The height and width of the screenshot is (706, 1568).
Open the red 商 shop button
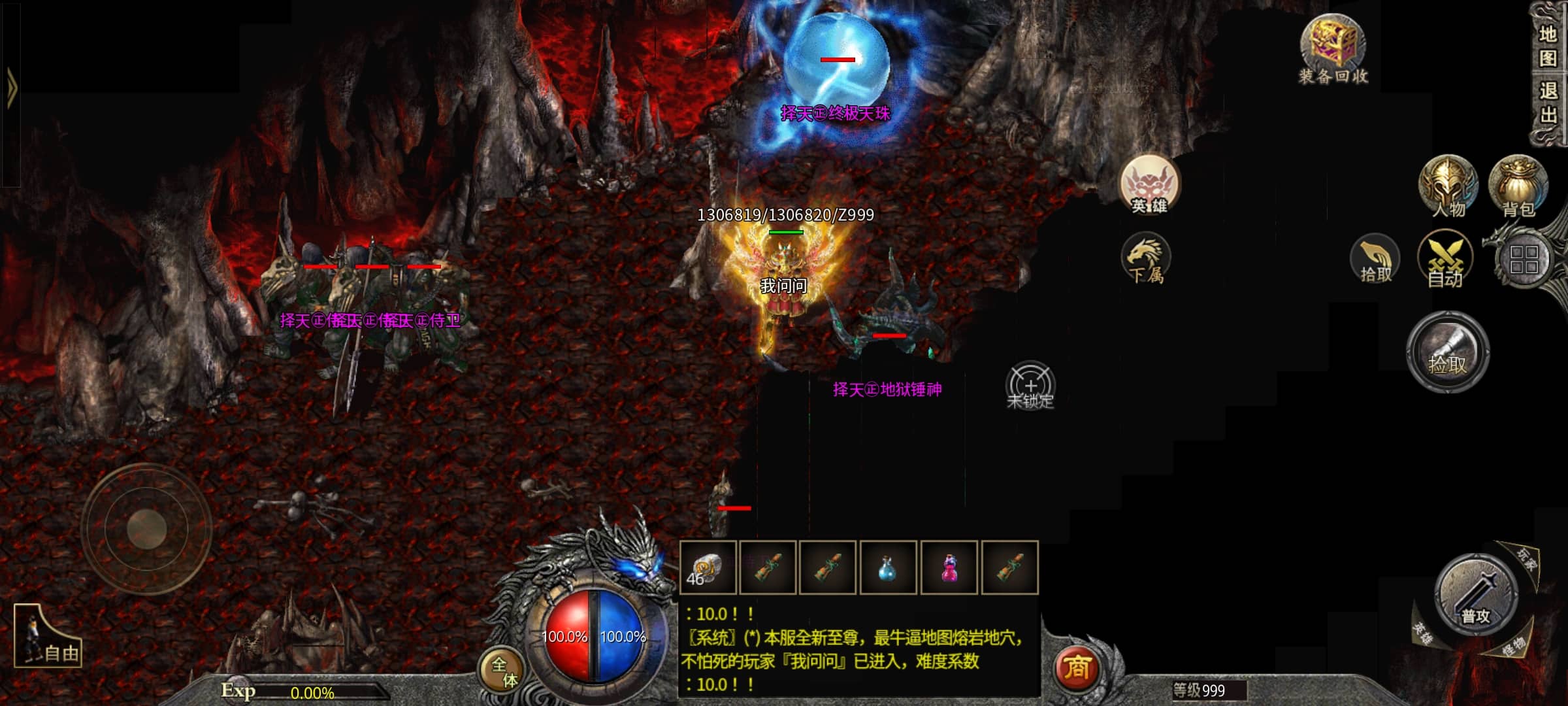(1077, 668)
